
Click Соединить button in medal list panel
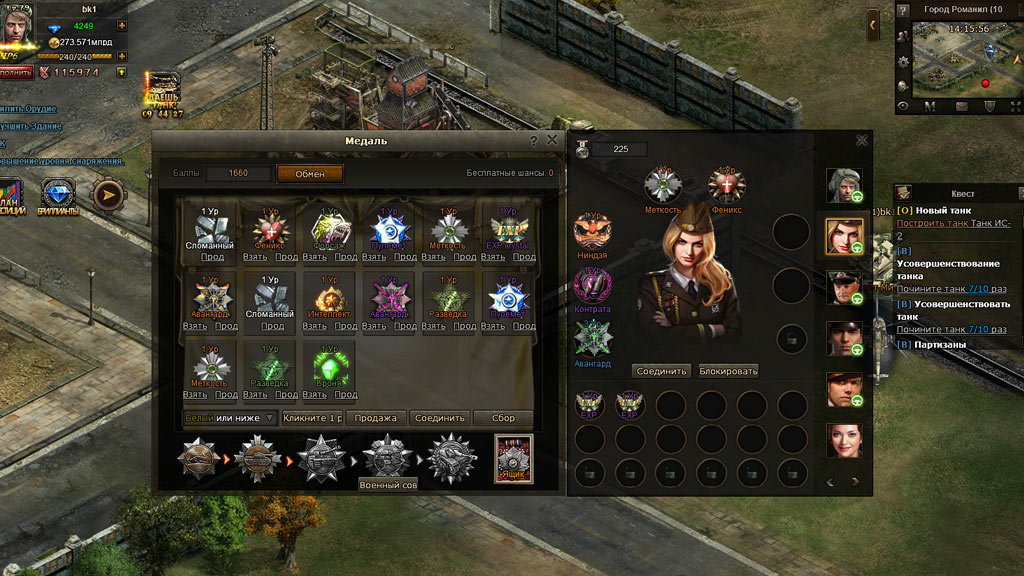(440, 418)
